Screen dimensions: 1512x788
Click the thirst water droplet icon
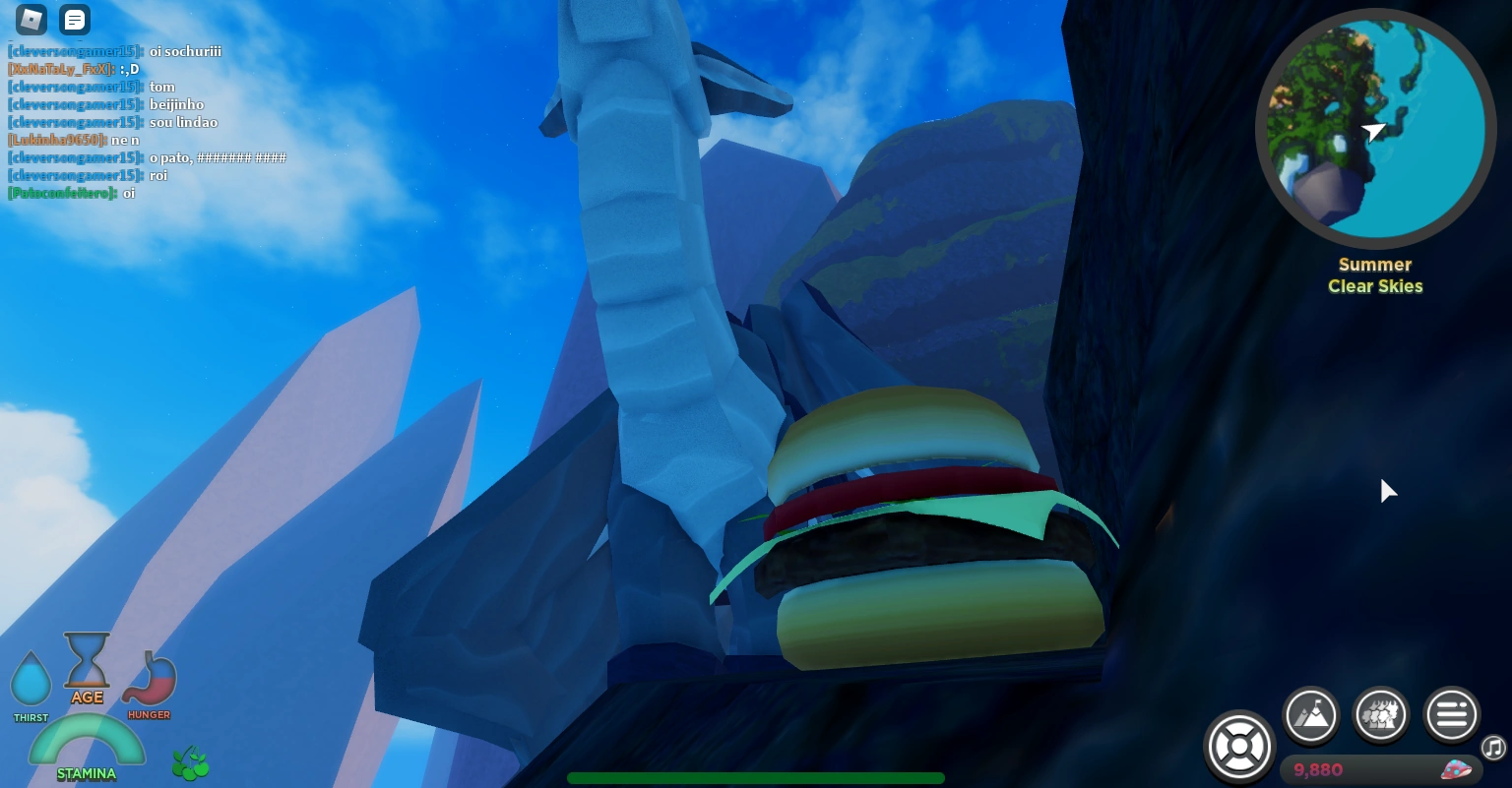(31, 679)
